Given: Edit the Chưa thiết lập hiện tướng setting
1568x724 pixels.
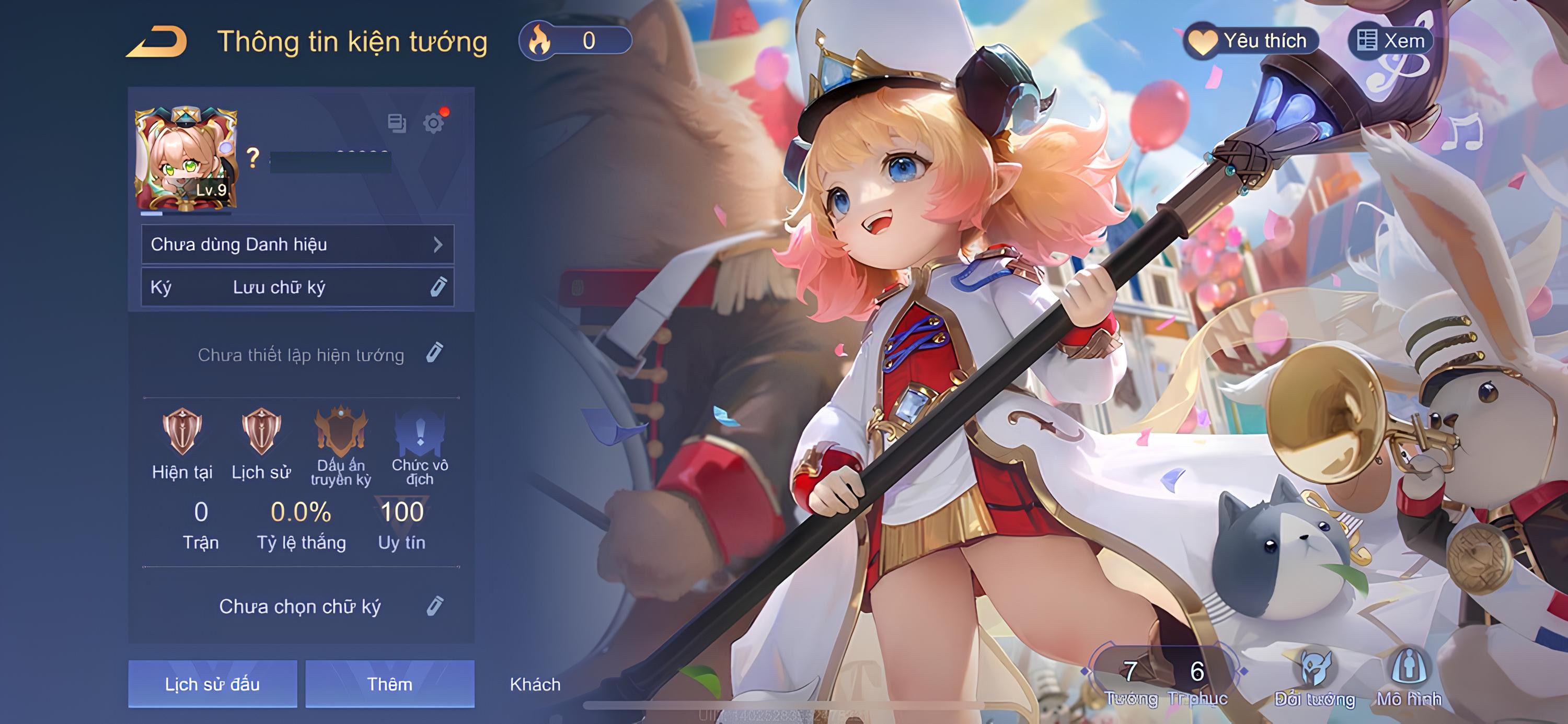Looking at the screenshot, I should pos(434,353).
